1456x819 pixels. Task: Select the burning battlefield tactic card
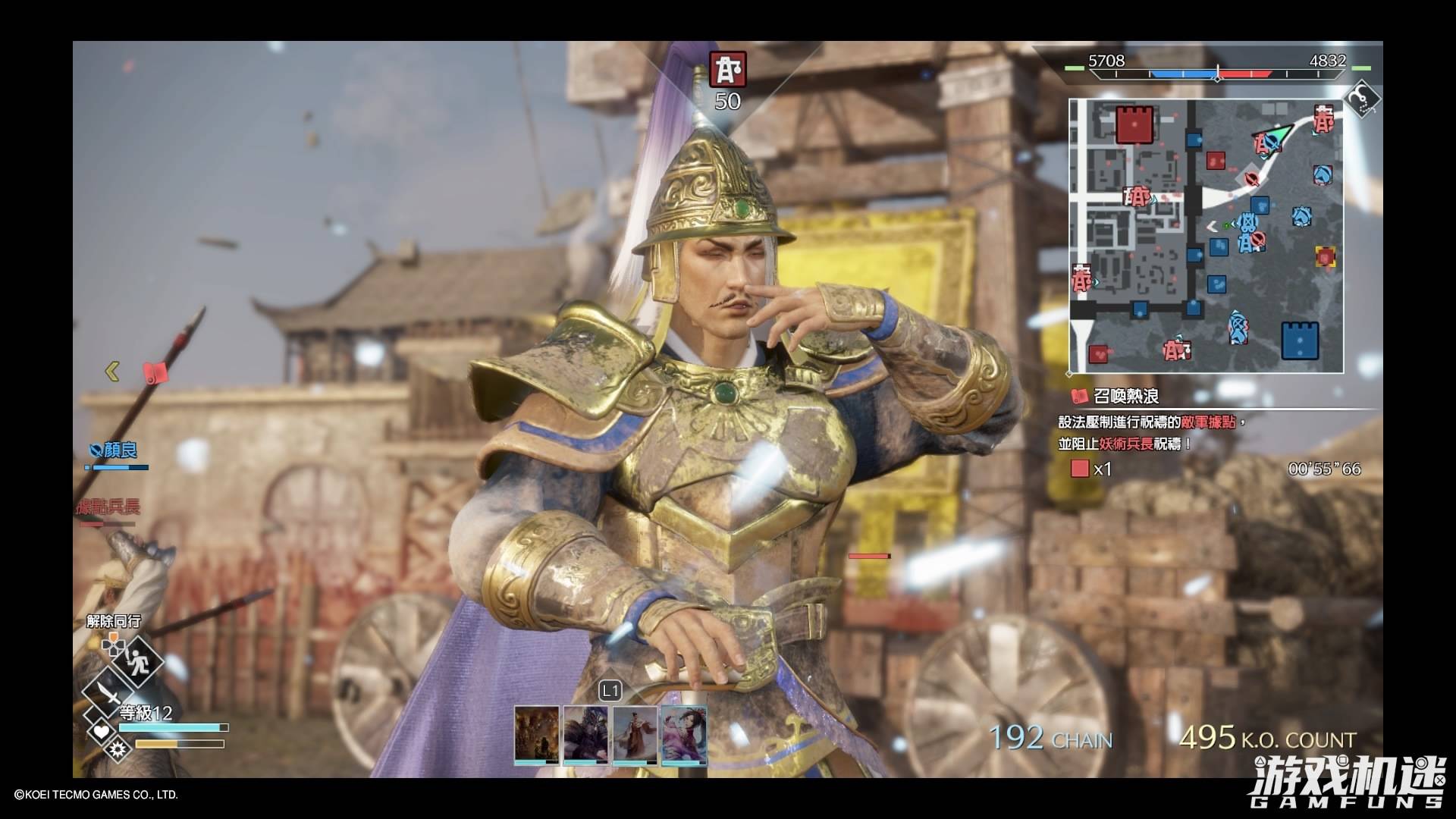click(537, 734)
